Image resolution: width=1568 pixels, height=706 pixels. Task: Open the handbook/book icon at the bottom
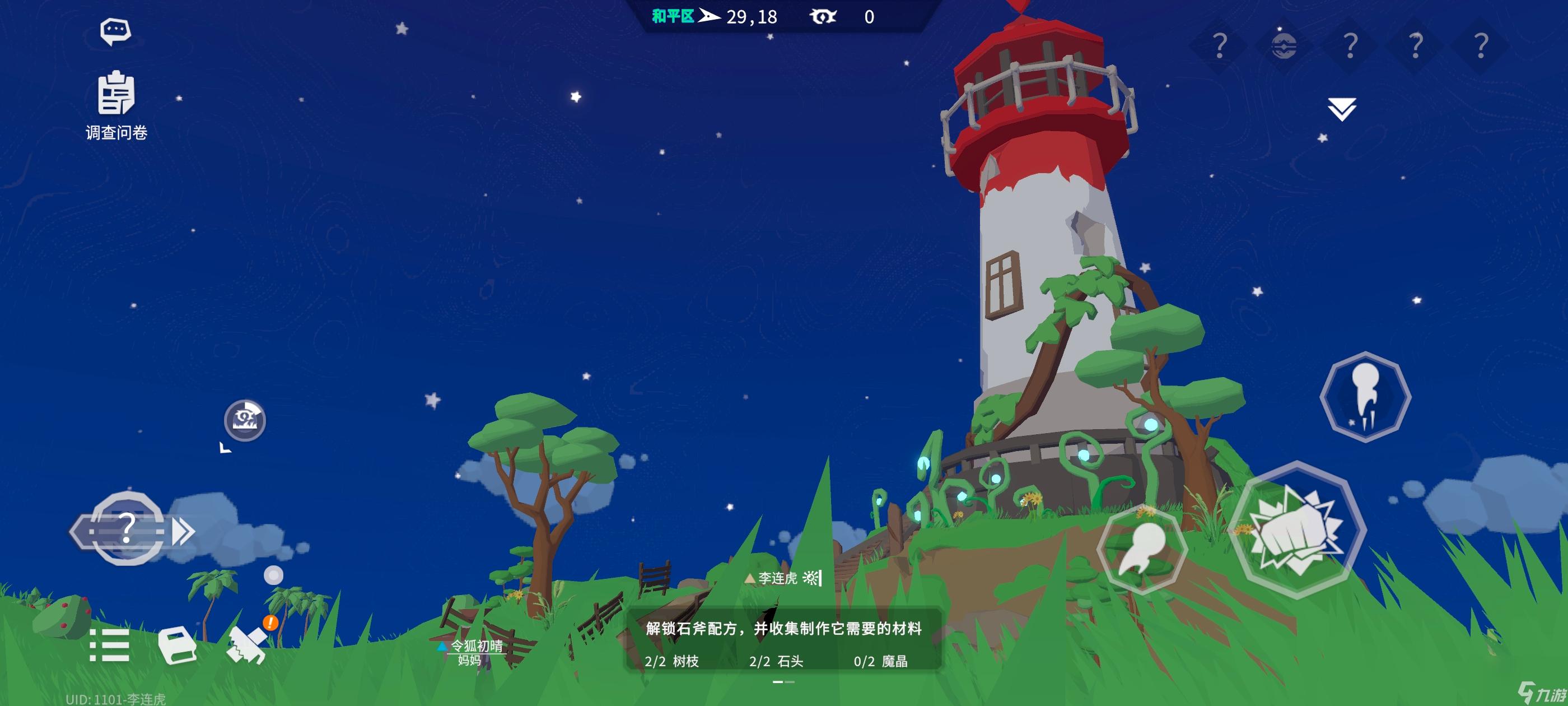177,648
